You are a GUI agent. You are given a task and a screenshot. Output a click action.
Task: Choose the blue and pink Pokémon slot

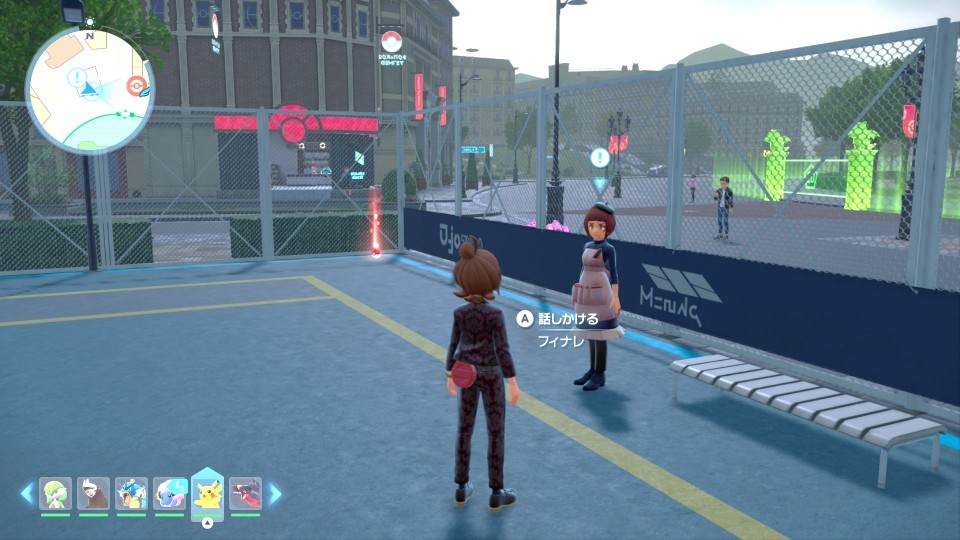click(169, 493)
